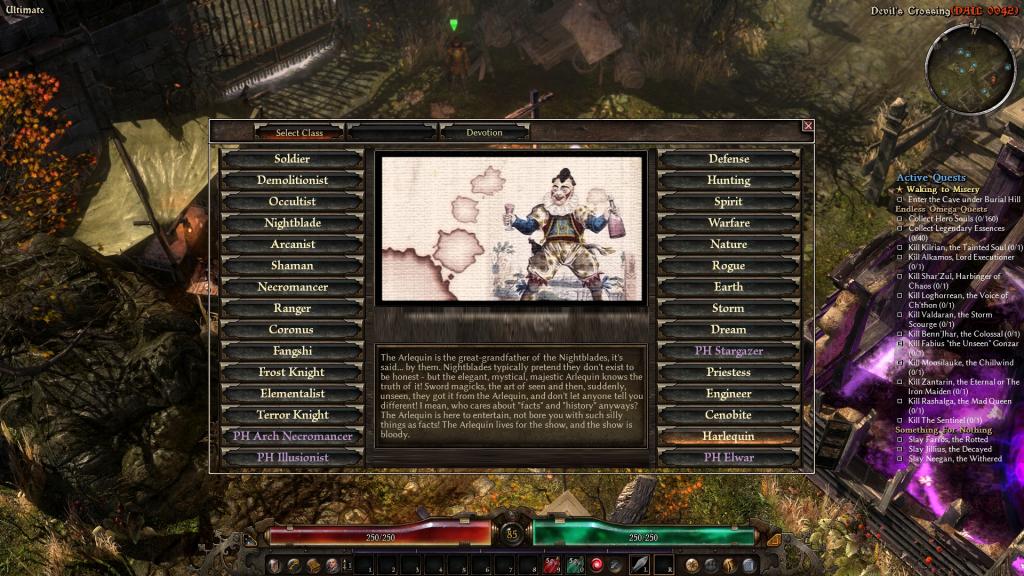Pick the Cenobite class

(x=728, y=415)
